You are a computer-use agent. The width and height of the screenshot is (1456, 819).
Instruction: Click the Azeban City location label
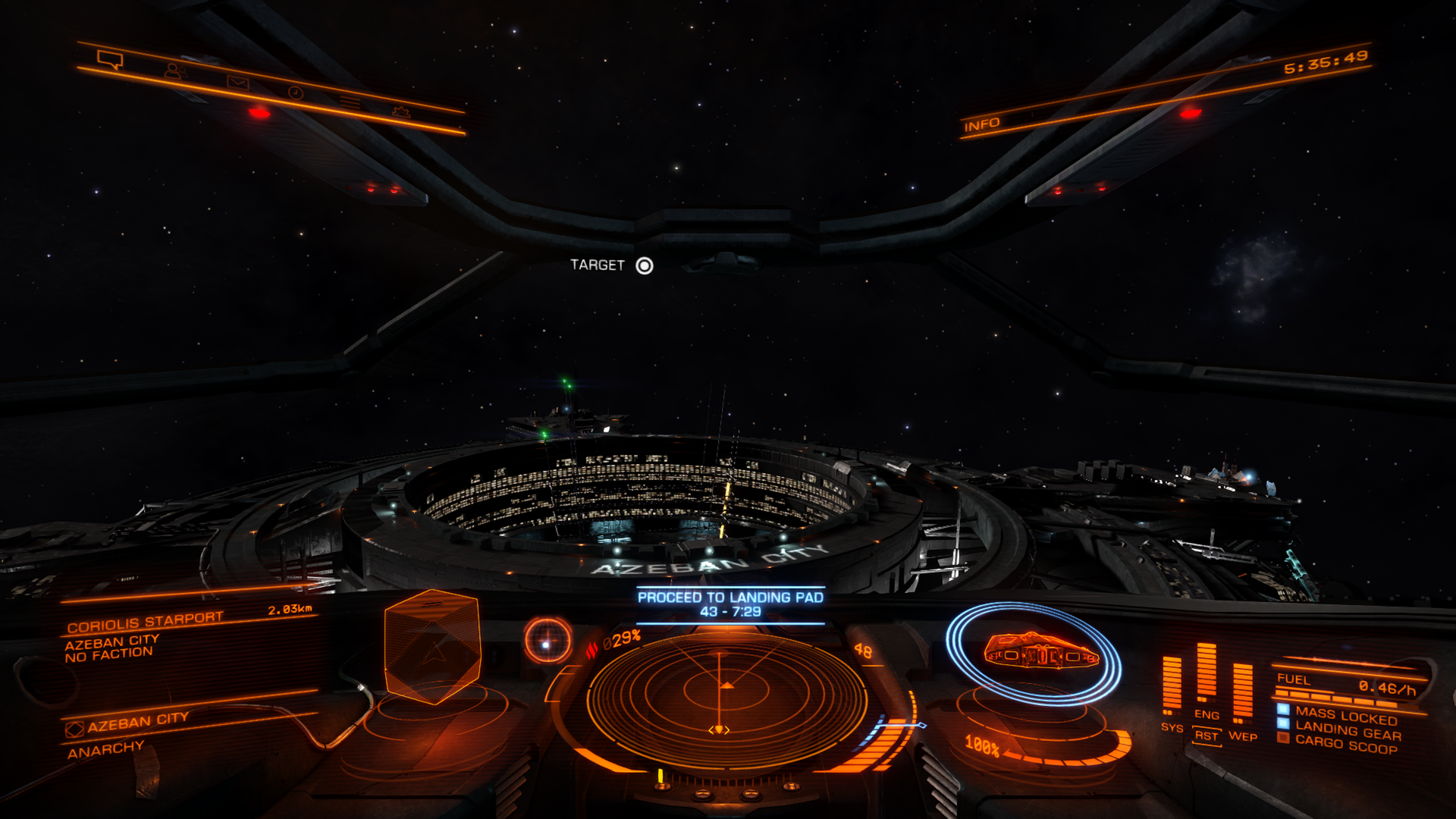pos(136,722)
